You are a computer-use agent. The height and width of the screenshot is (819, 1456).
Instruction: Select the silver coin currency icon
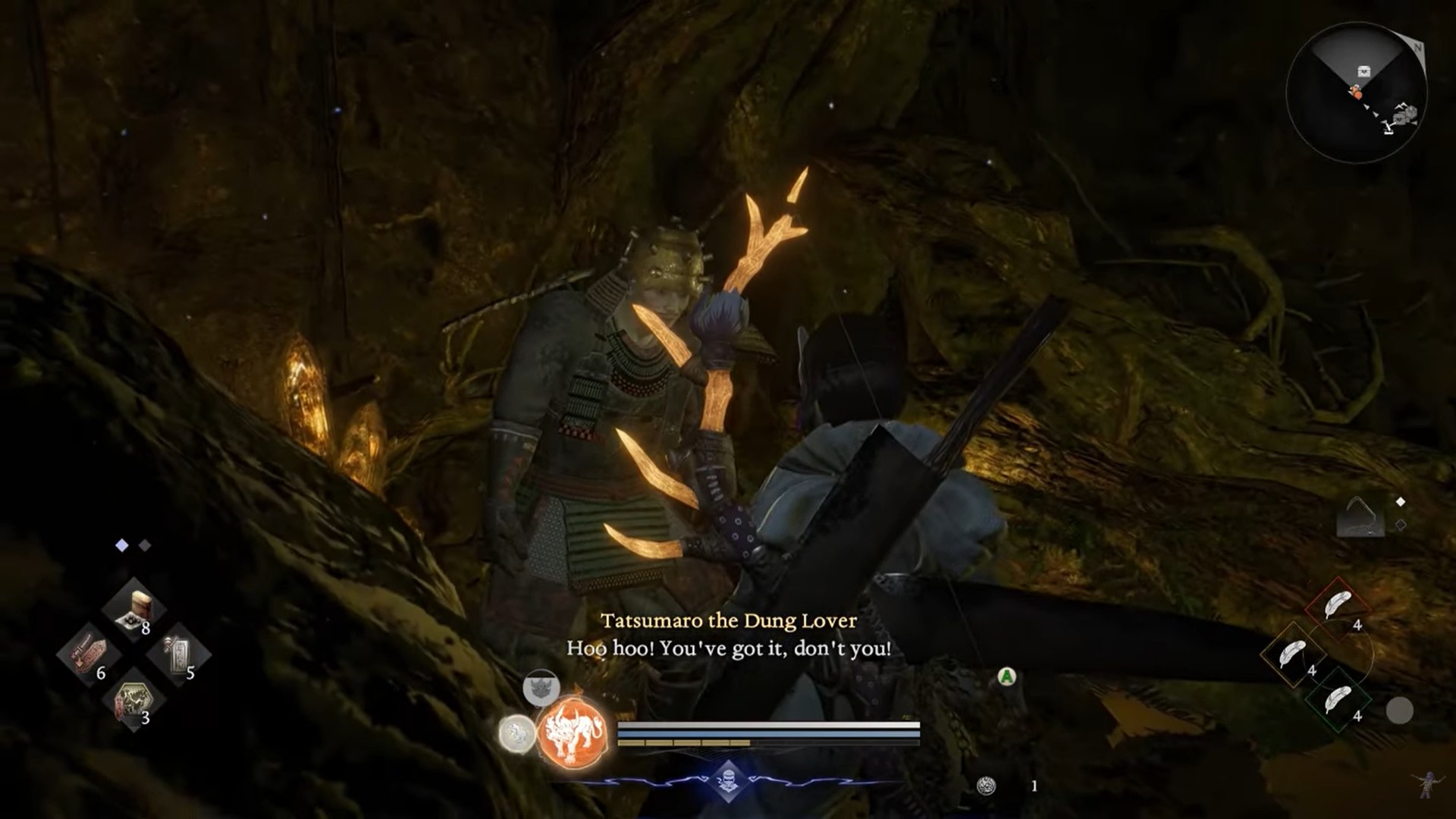986,786
